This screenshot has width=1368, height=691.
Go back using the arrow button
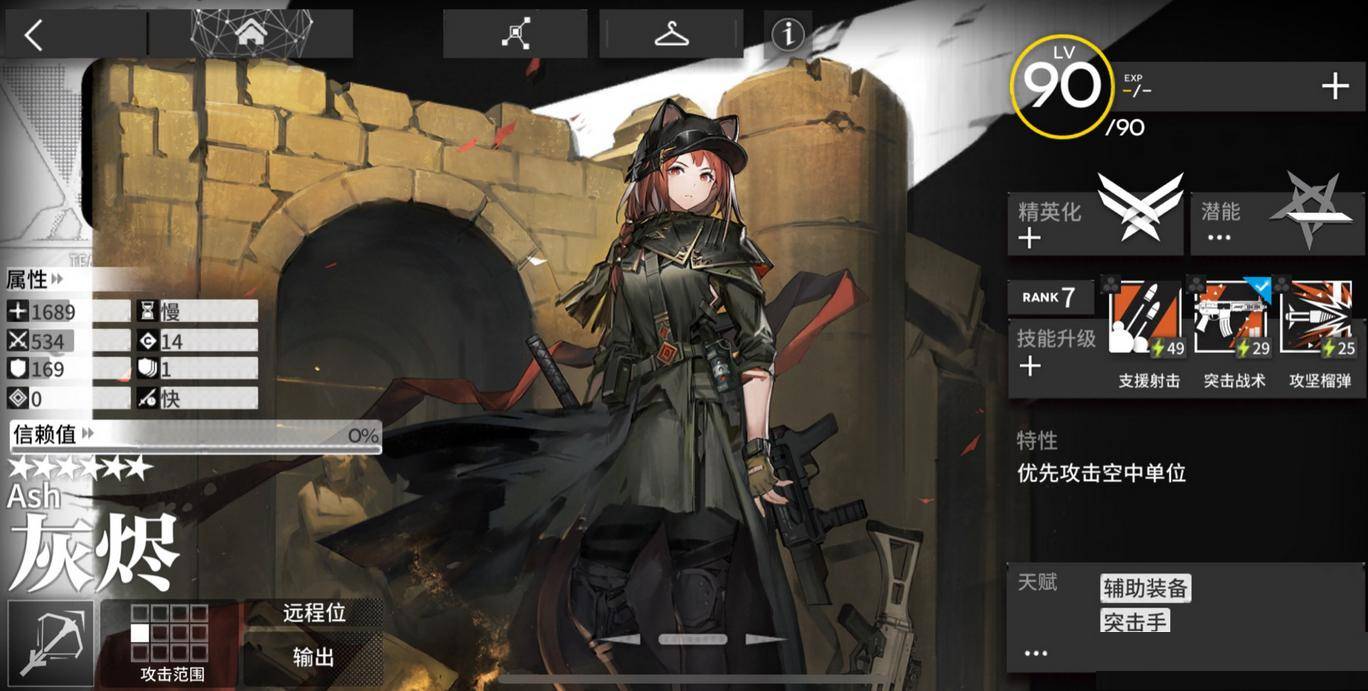coord(35,36)
